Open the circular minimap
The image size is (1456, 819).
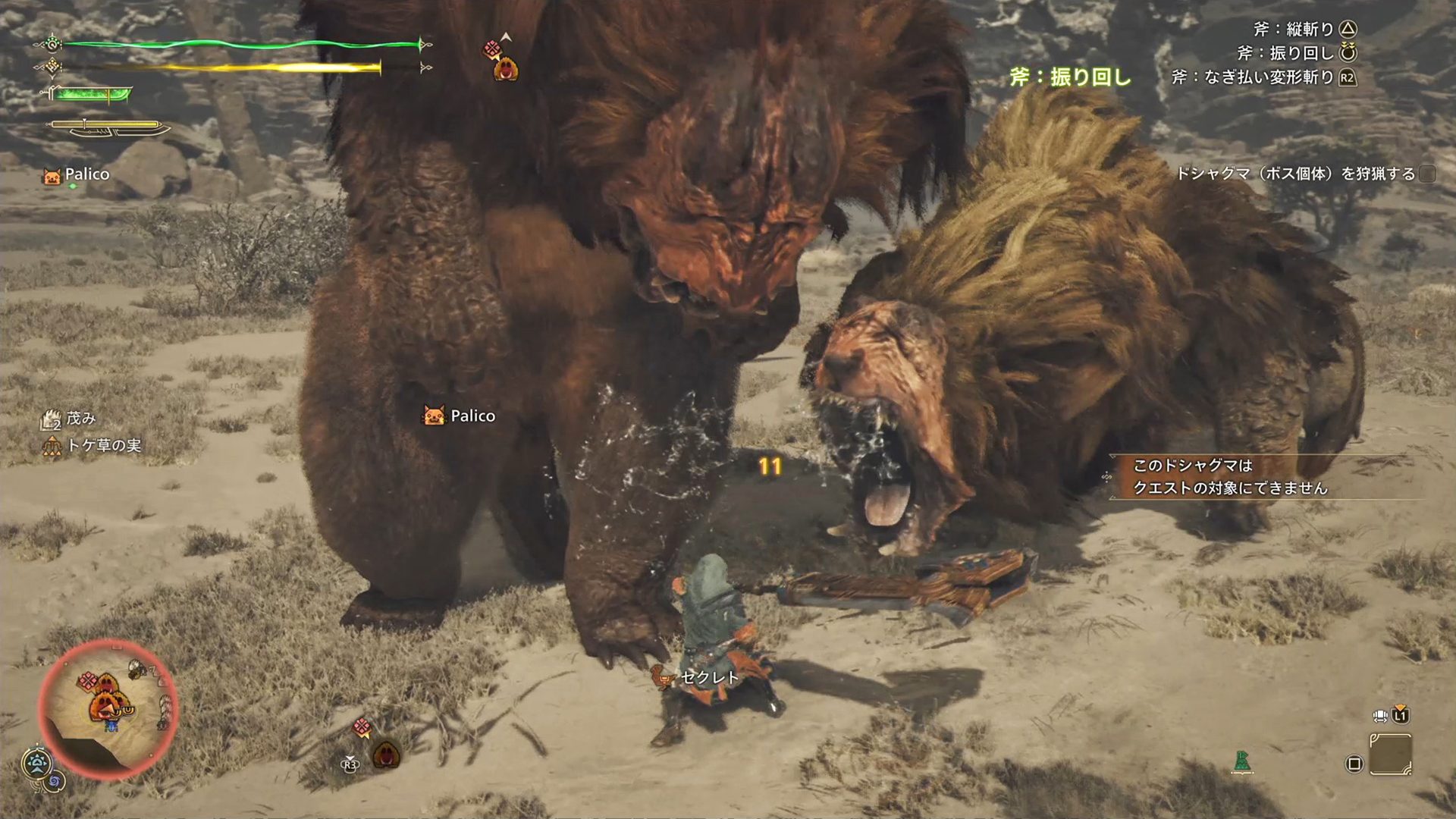click(108, 710)
